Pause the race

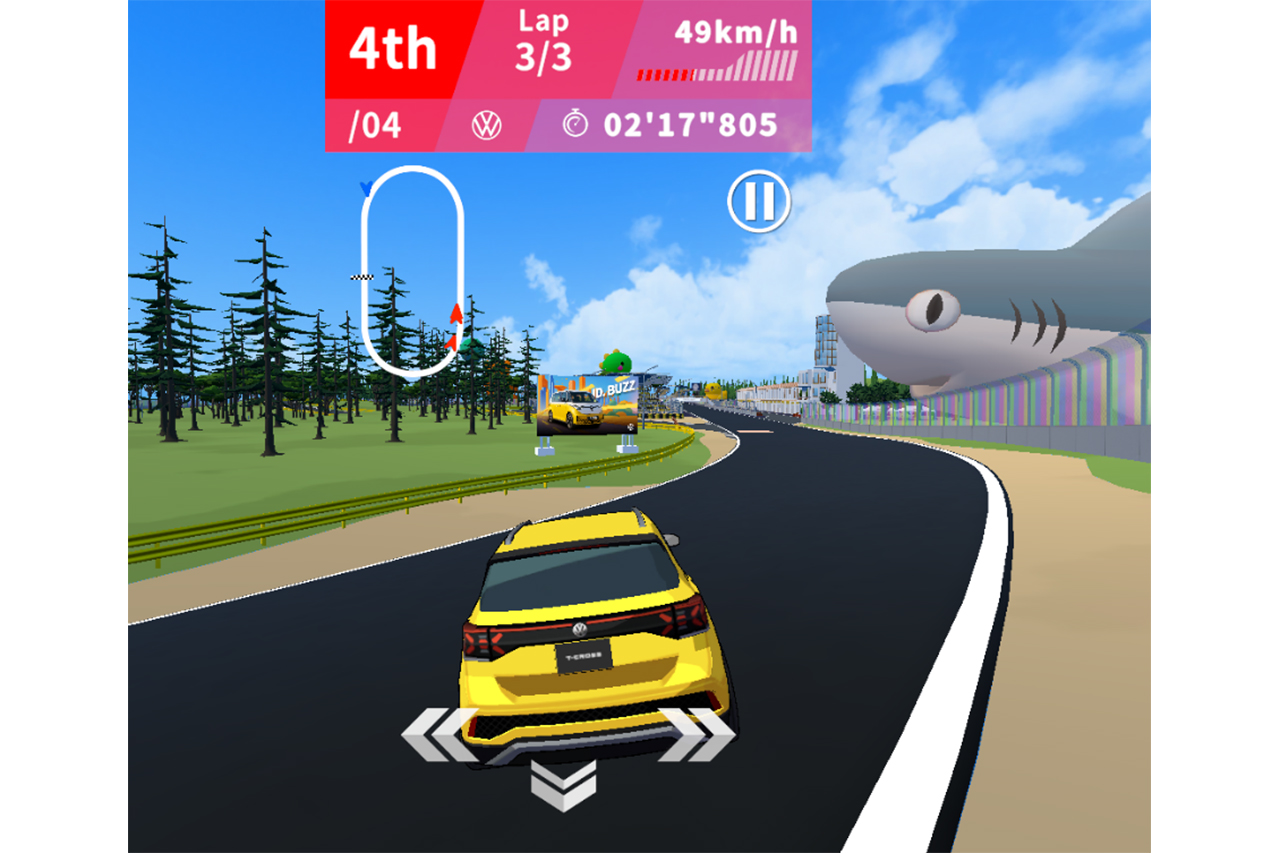758,202
